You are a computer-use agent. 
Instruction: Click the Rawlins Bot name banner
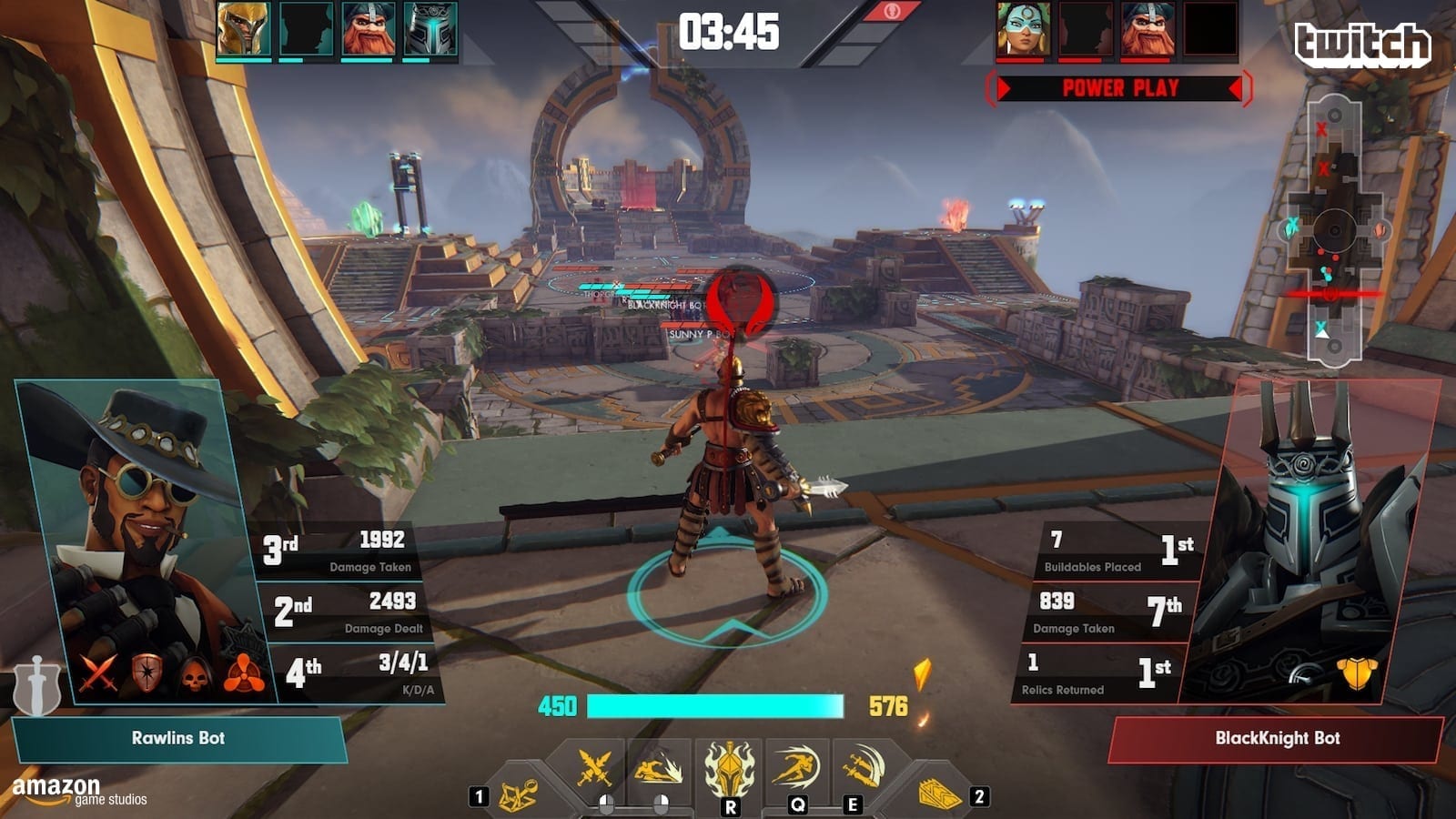pyautogui.click(x=178, y=738)
